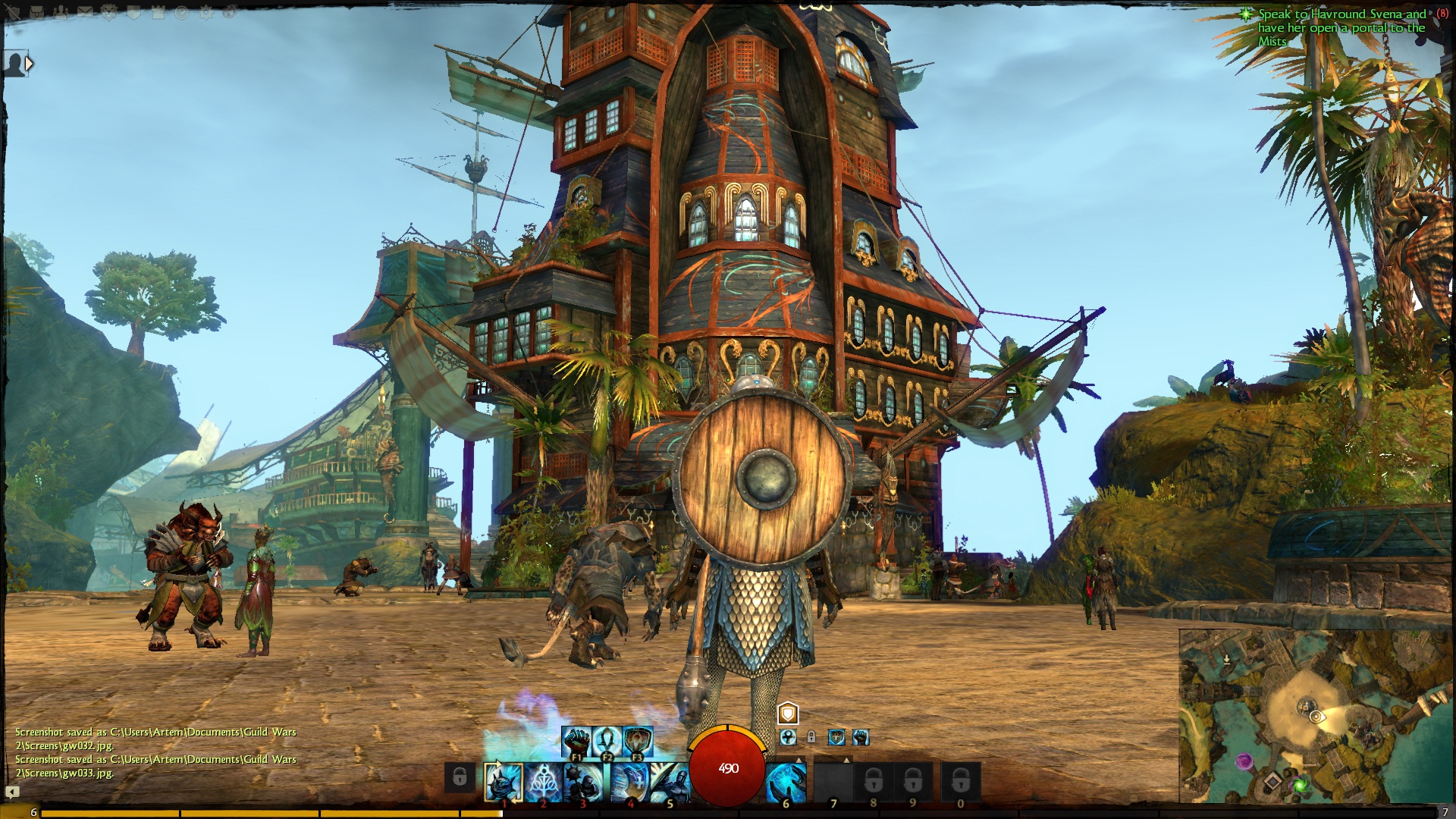
Task: Open the inventory bag icon
Action: (38, 13)
